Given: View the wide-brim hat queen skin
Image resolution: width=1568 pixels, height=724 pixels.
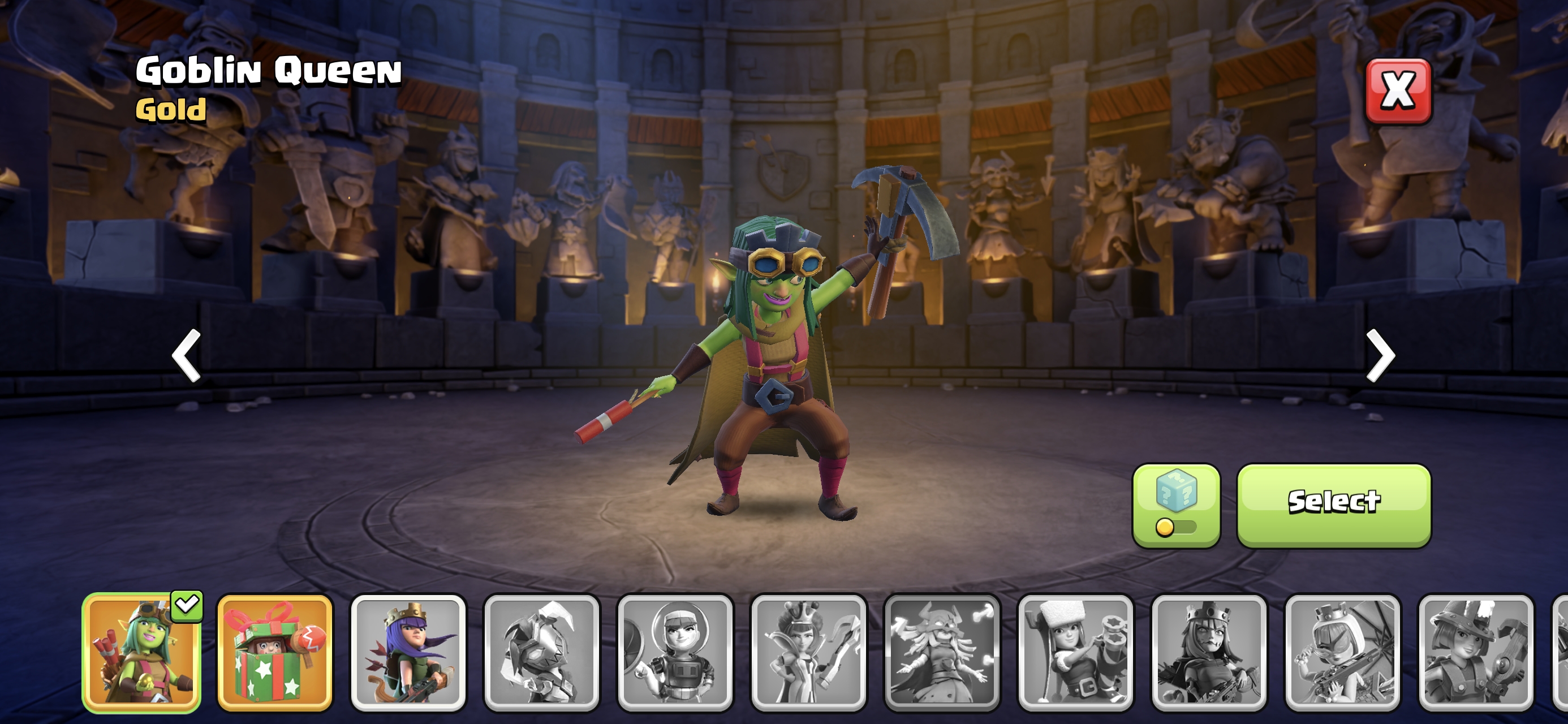Looking at the screenshot, I should (1475, 652).
